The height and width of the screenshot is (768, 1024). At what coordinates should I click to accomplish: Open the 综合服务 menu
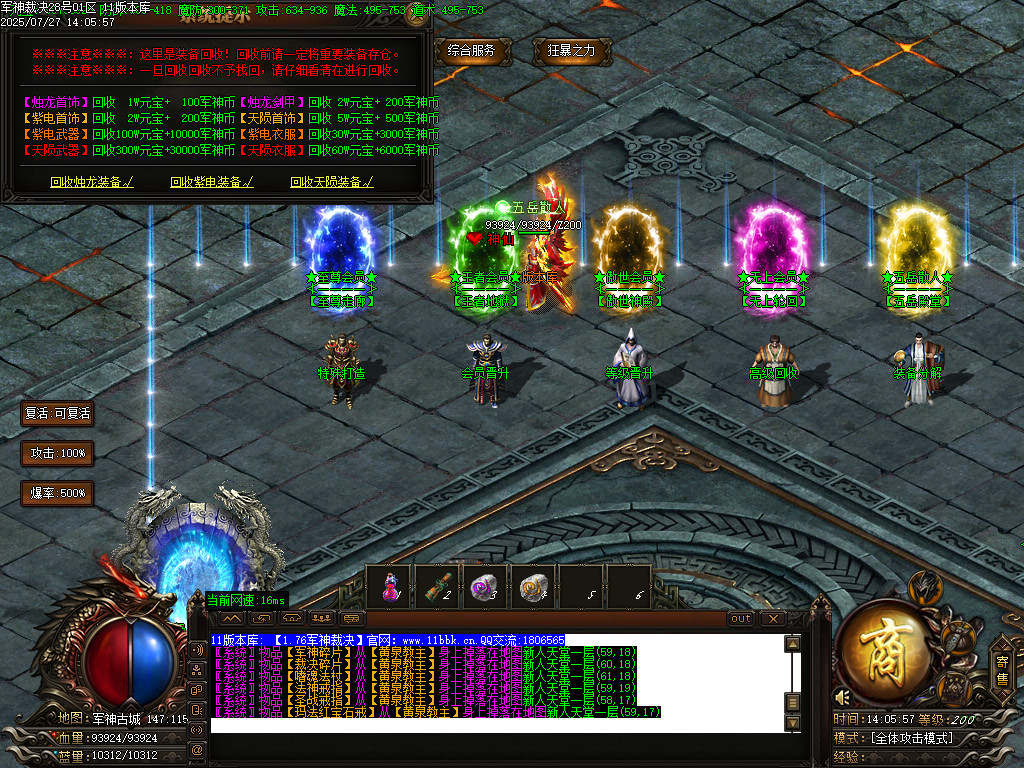[x=473, y=51]
